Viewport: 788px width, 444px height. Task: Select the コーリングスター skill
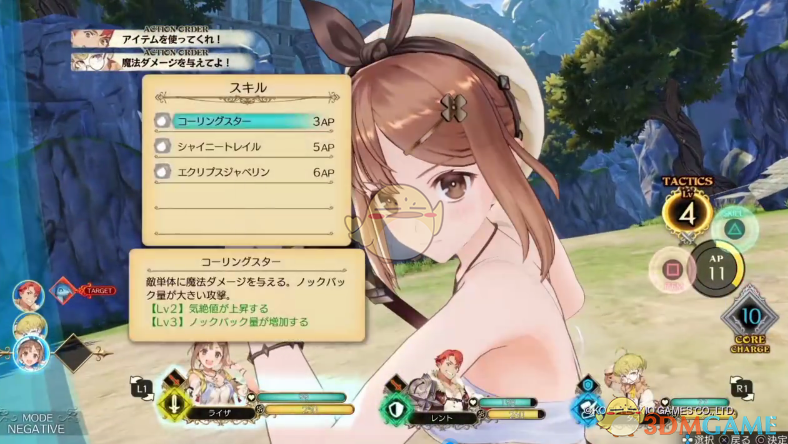[x=243, y=121]
